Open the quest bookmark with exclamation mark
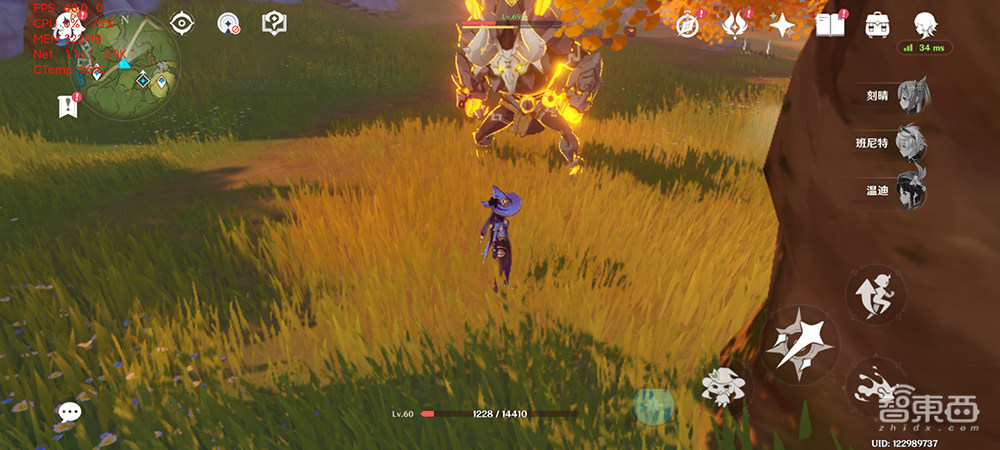 pos(68,105)
